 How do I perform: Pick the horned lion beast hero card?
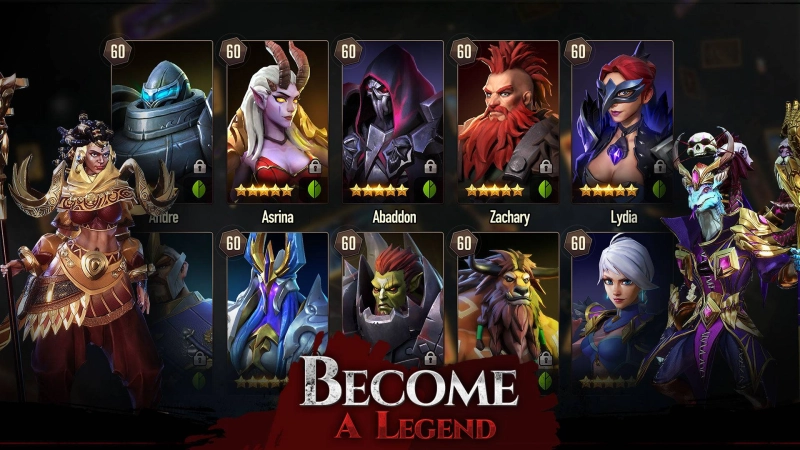pos(507,300)
